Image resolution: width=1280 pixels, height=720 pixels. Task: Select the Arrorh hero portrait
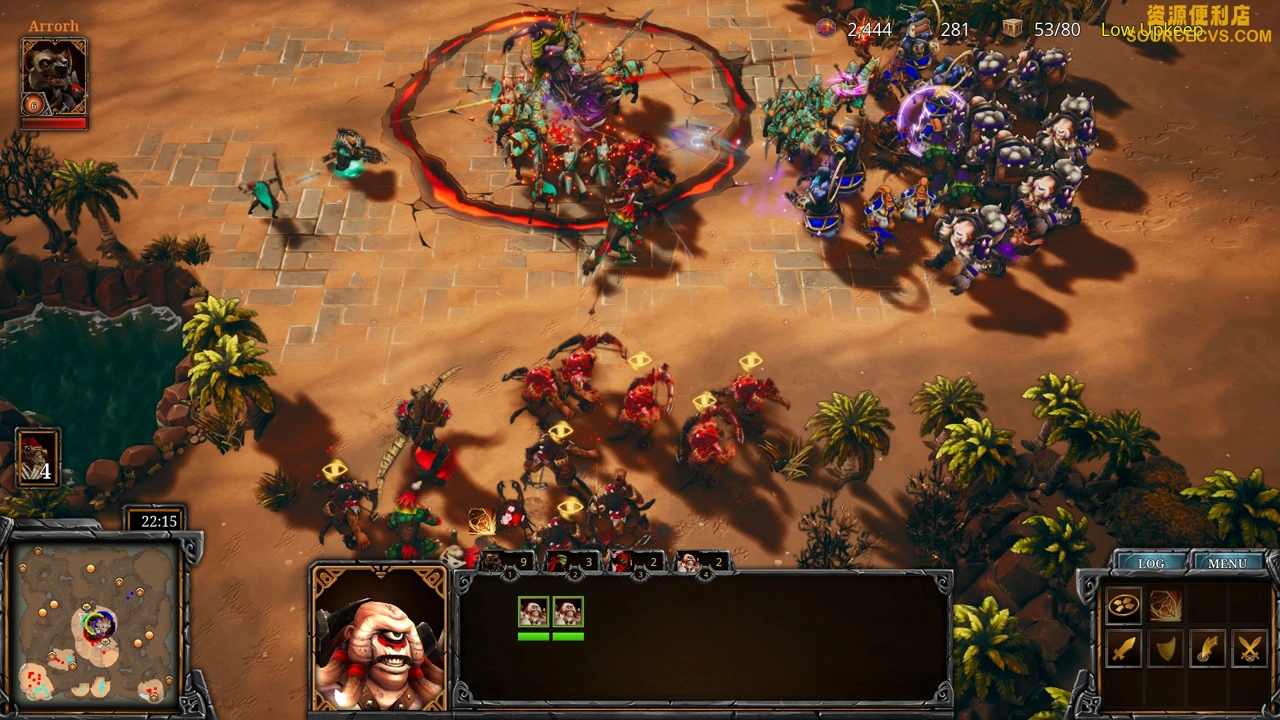pyautogui.click(x=54, y=77)
